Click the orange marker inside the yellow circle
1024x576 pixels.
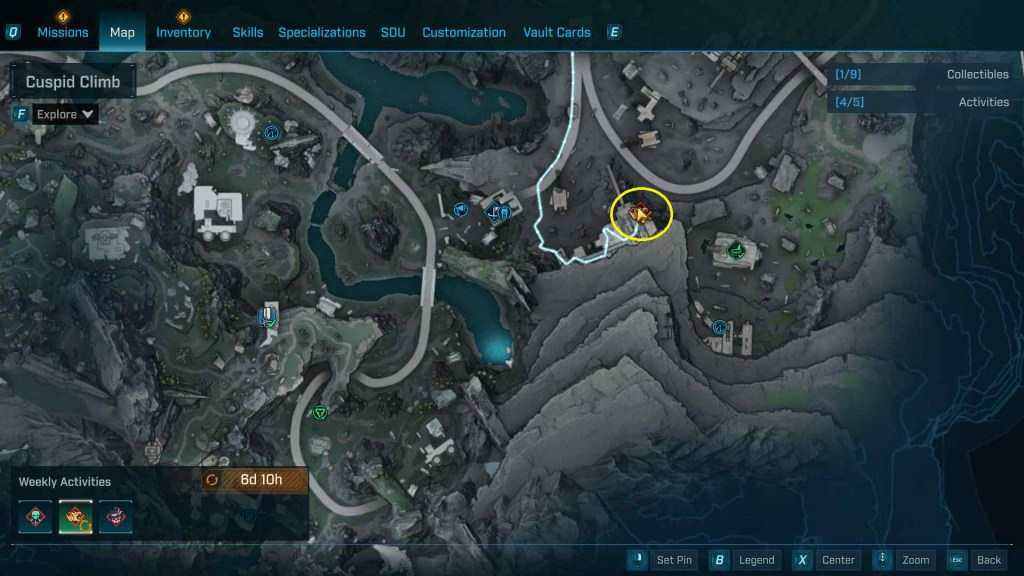[638, 213]
